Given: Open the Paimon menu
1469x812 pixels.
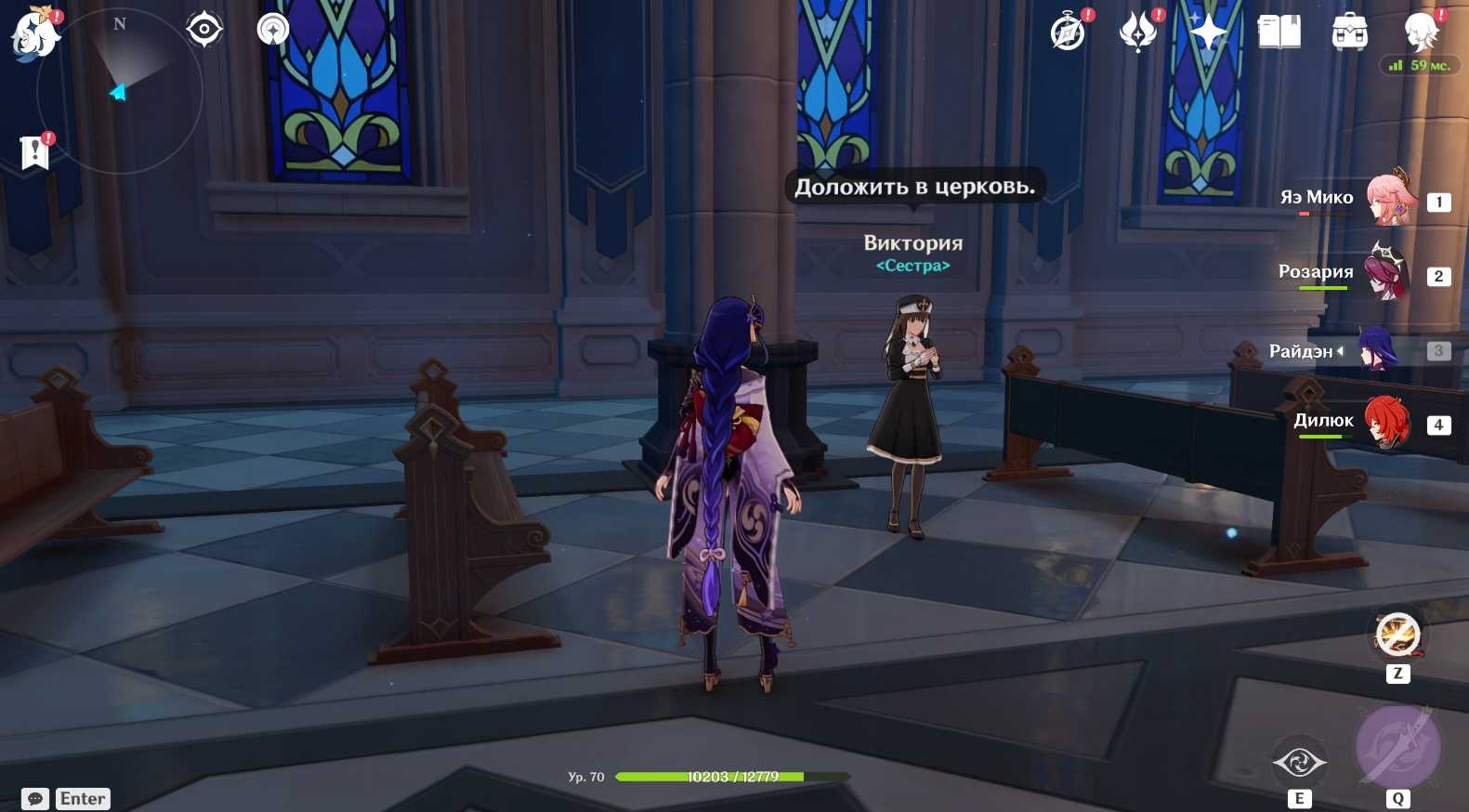Looking at the screenshot, I should 34,34.
